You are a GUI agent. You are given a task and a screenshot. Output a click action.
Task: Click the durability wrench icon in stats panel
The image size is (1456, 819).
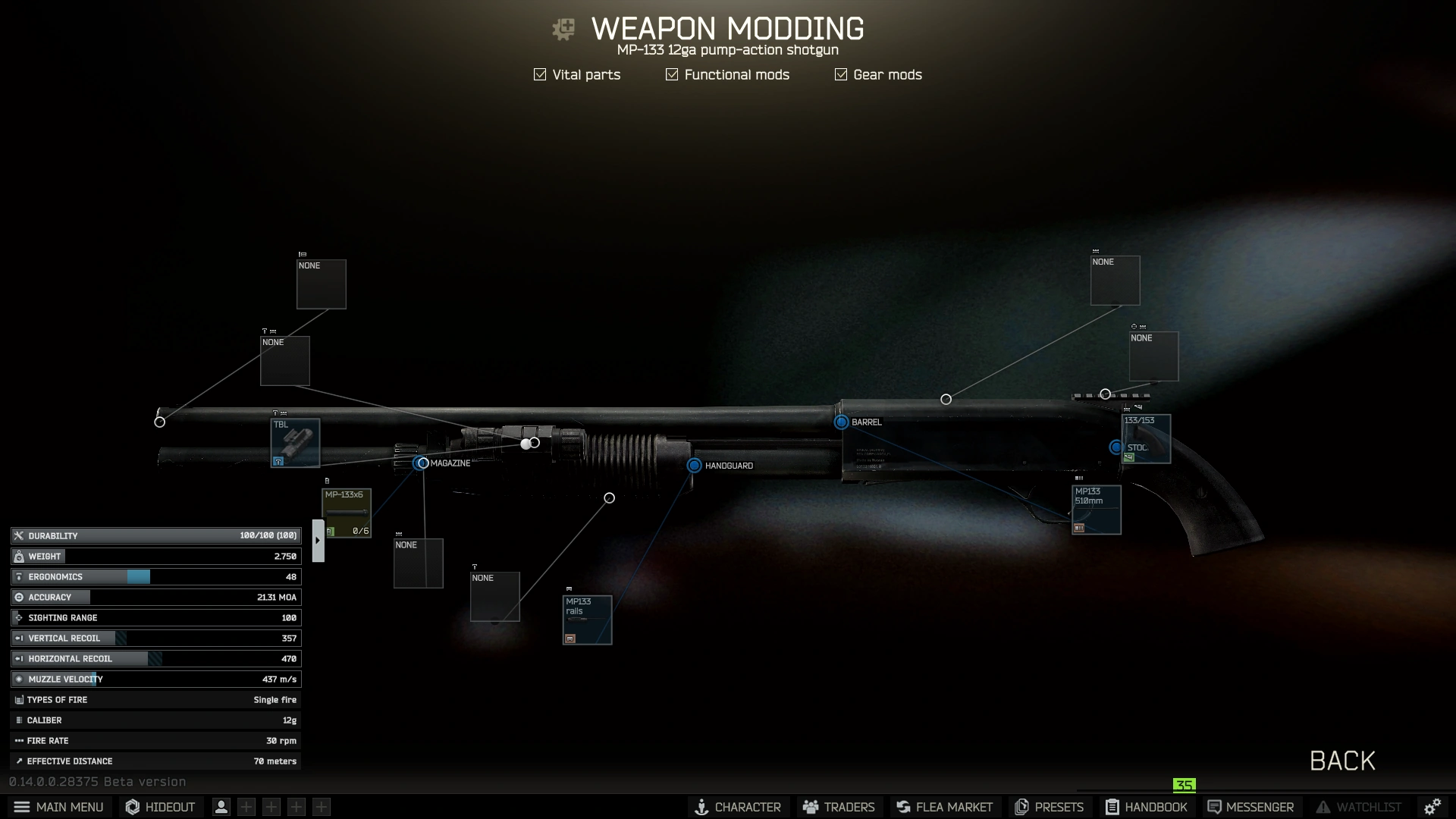coord(18,535)
